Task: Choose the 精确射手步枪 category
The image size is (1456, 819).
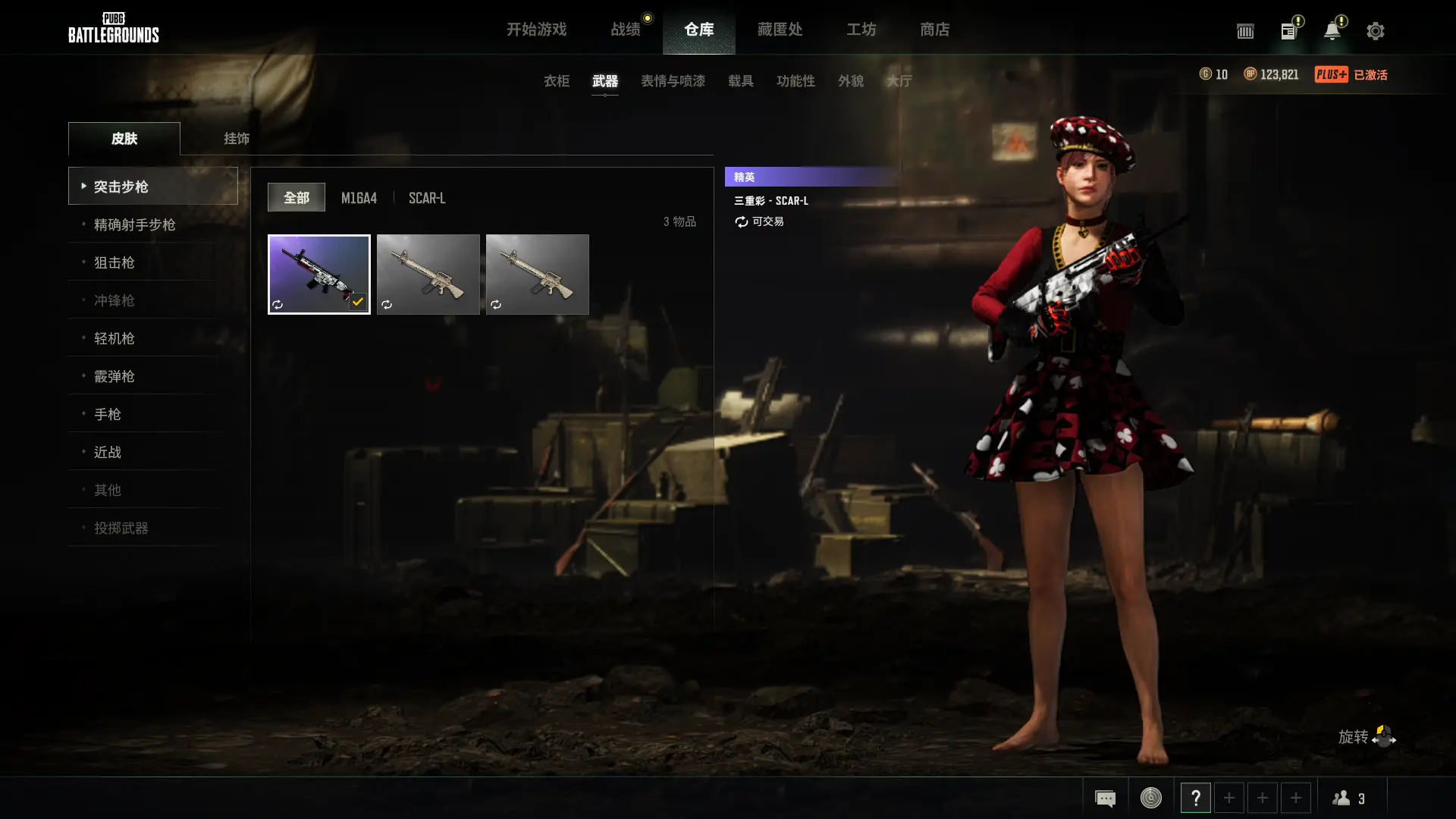Action: (x=134, y=224)
